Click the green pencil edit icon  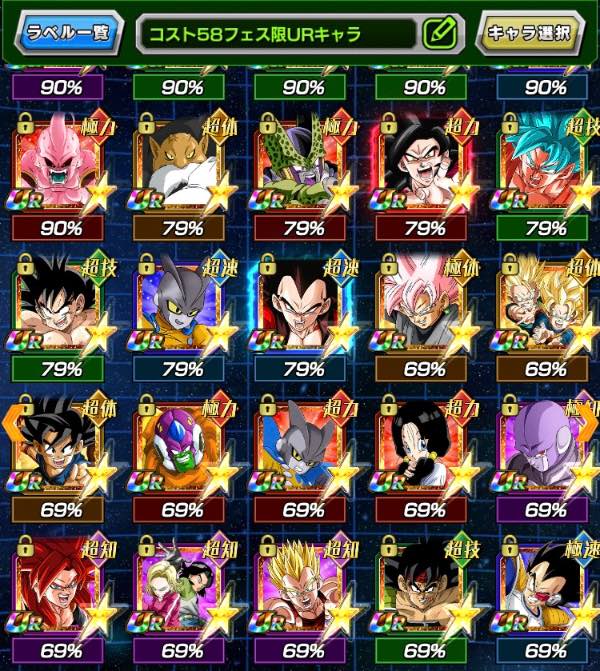pos(438,33)
